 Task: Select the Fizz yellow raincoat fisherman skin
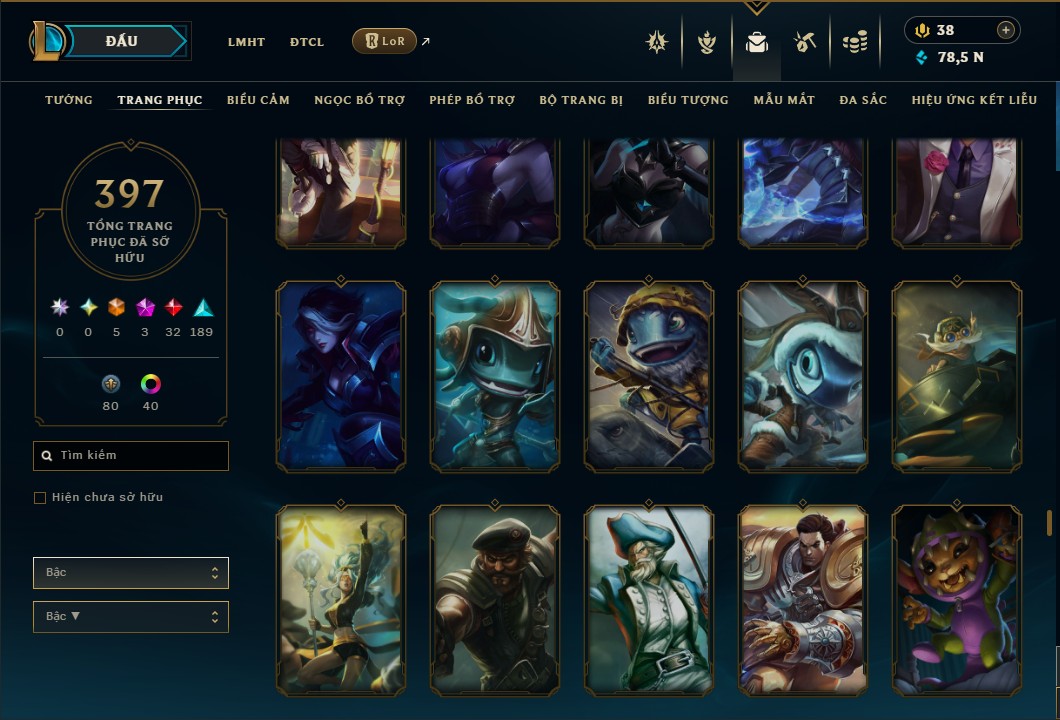(649, 376)
